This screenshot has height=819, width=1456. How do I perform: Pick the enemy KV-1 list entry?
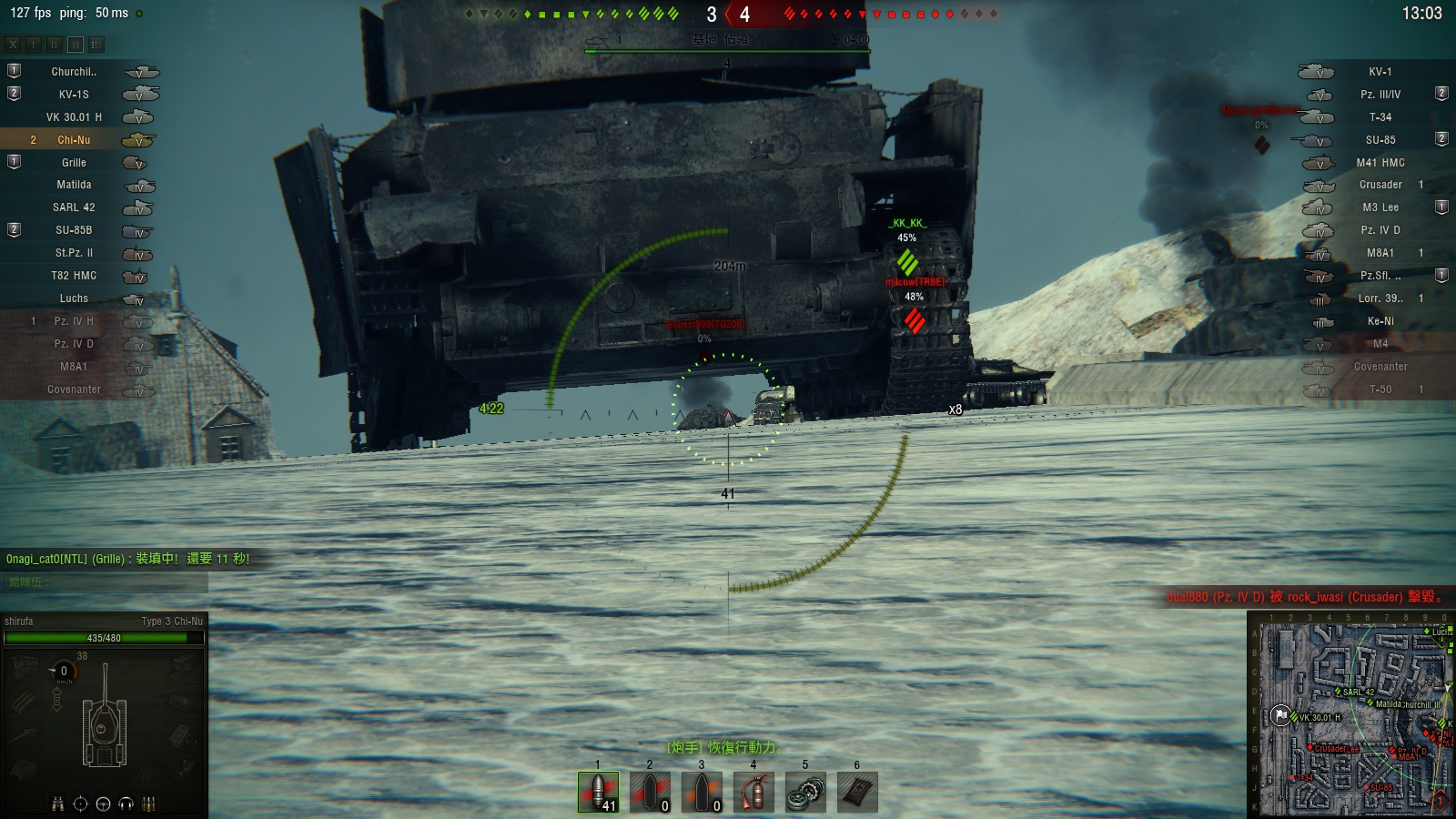pyautogui.click(x=1380, y=72)
